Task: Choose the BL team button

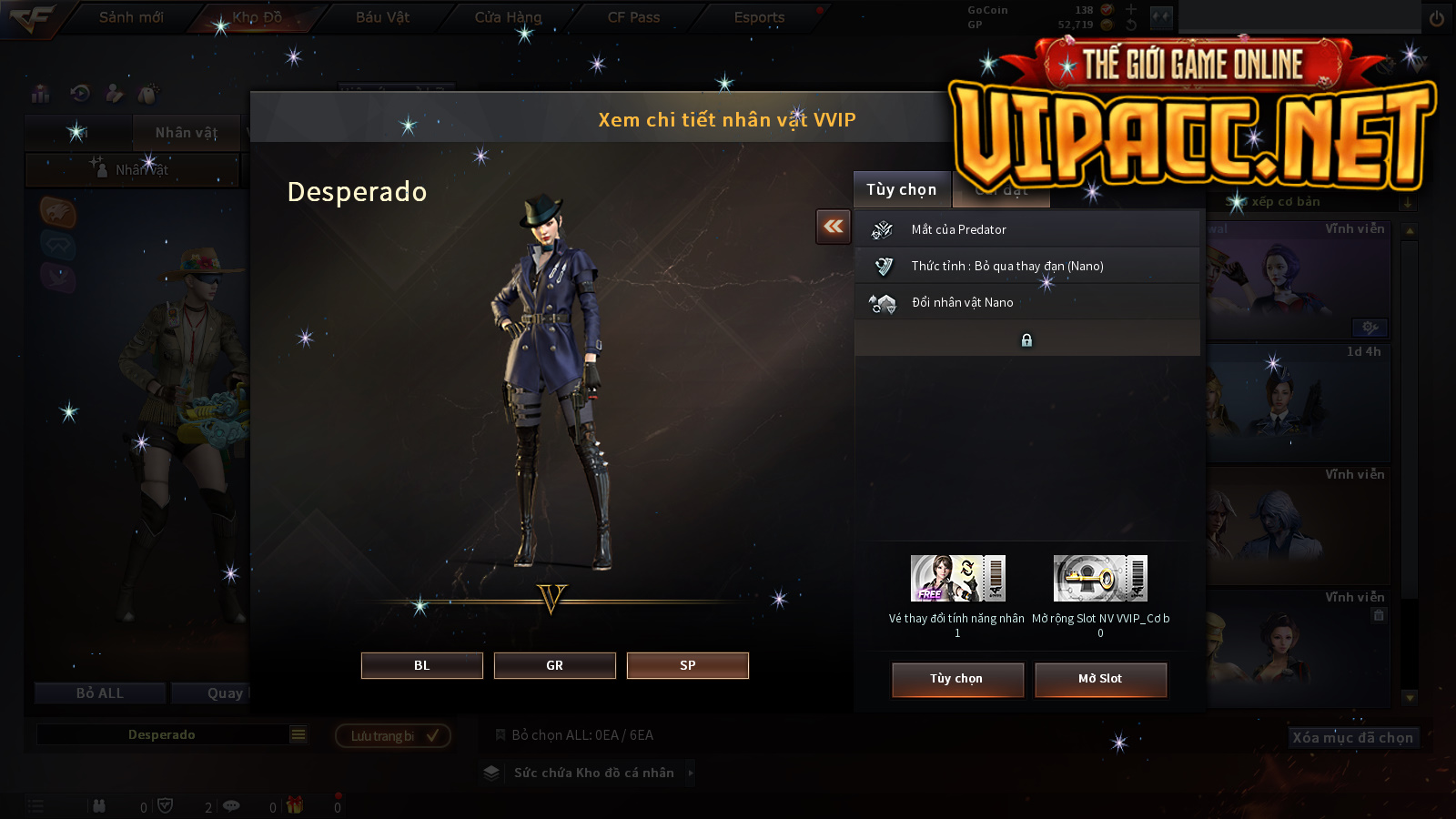Action: 421,665
